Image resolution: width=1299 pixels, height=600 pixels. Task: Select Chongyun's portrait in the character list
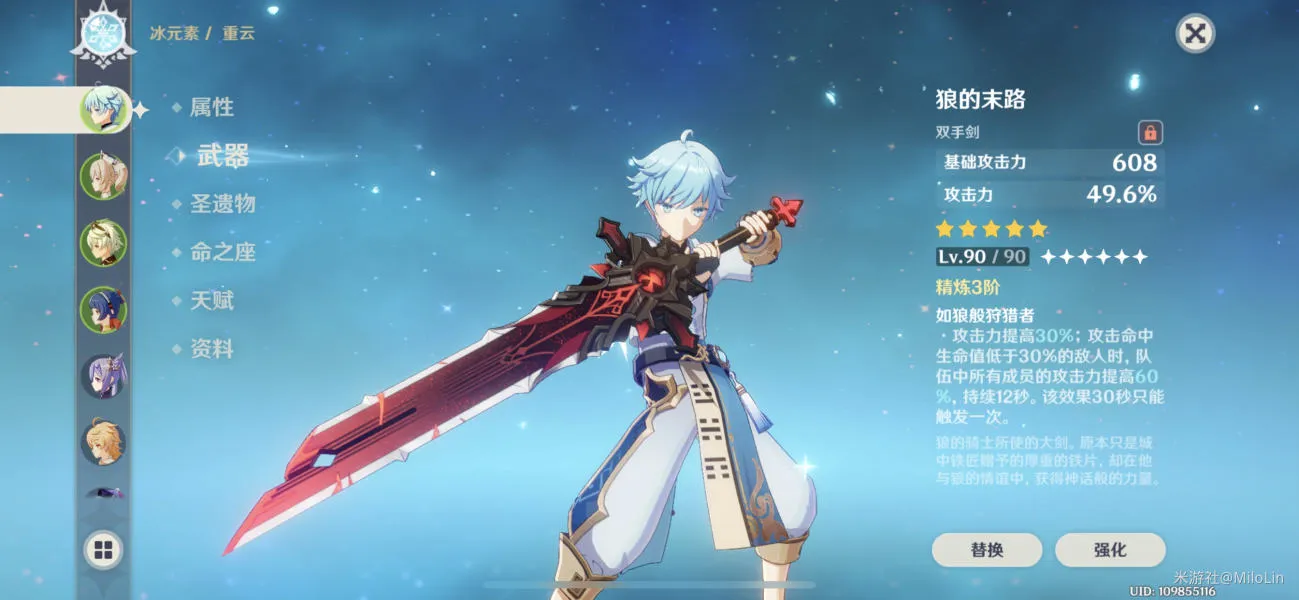coord(104,109)
